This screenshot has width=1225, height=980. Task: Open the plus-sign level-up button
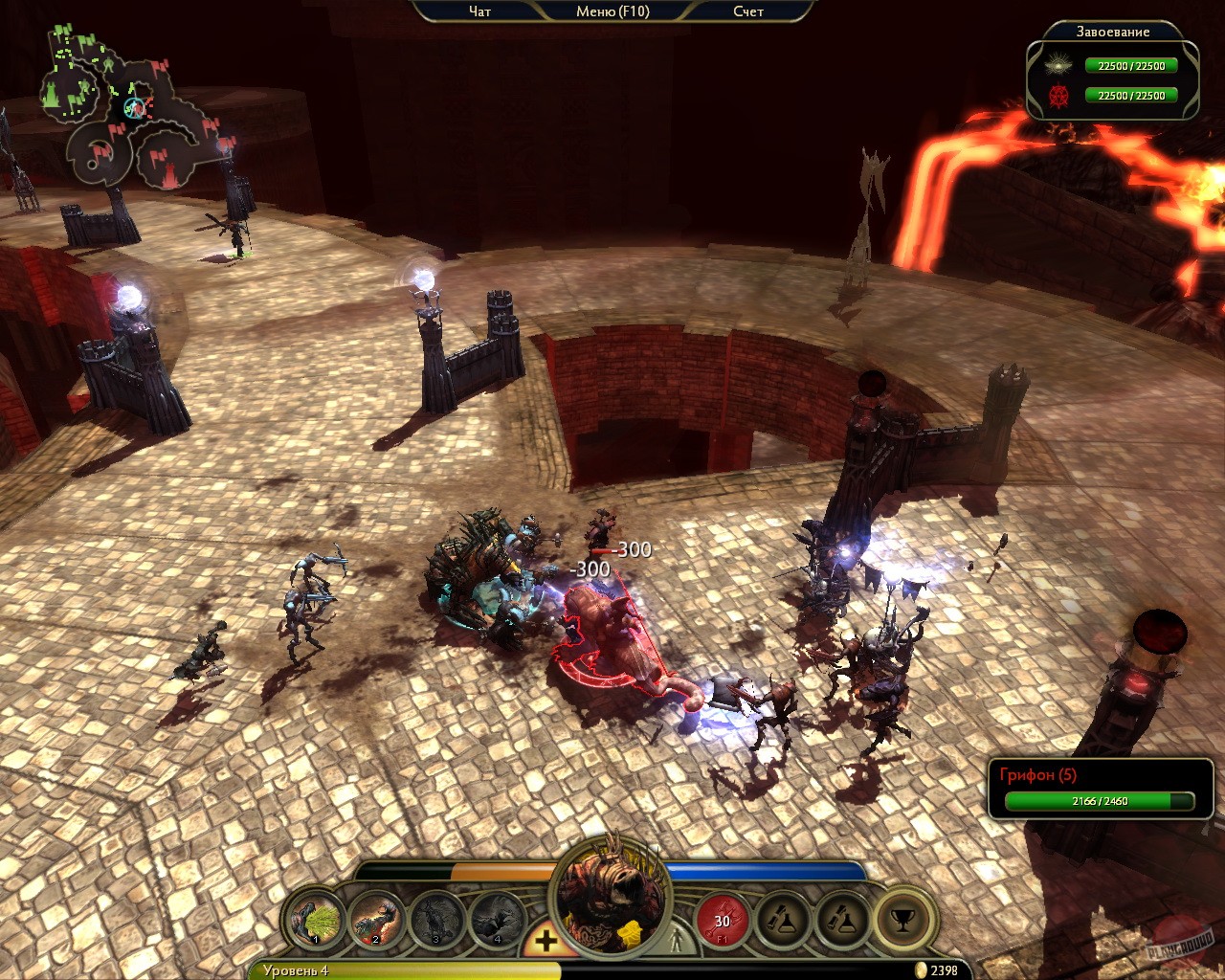[x=546, y=941]
